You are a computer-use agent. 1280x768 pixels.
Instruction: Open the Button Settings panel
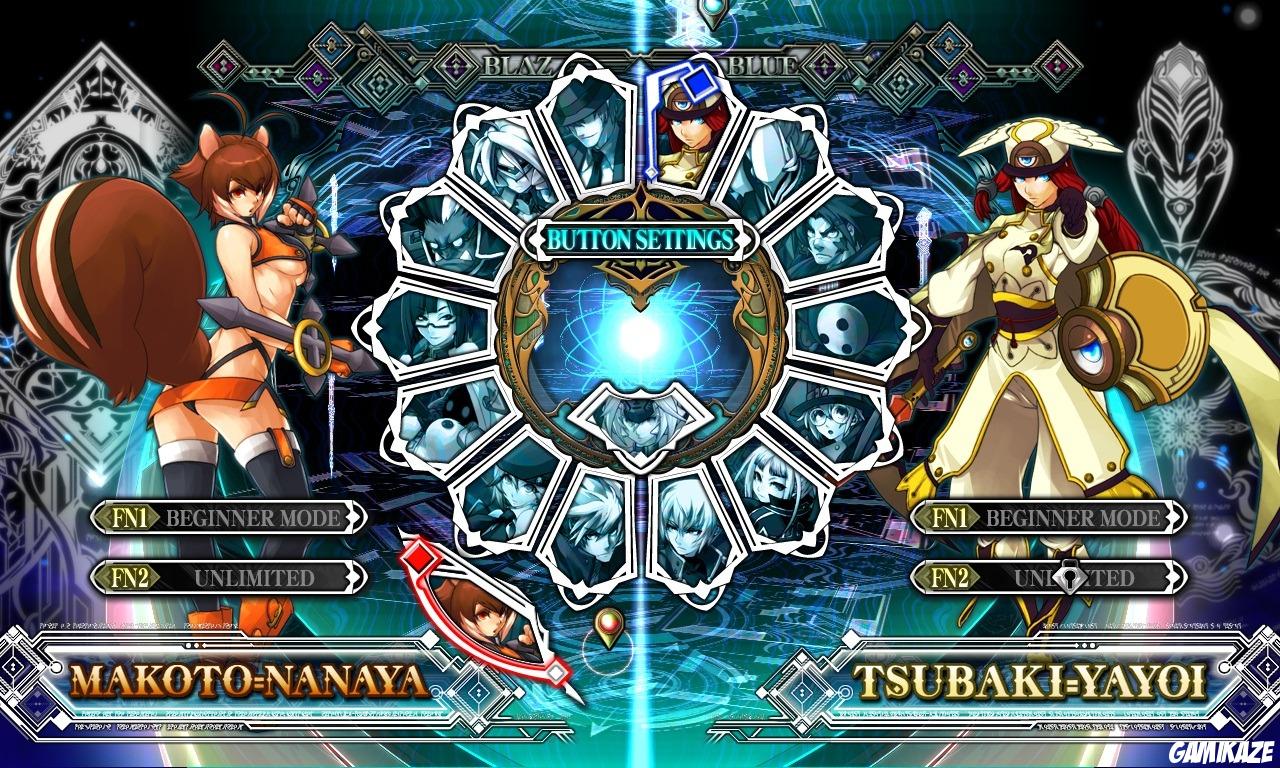coord(640,240)
